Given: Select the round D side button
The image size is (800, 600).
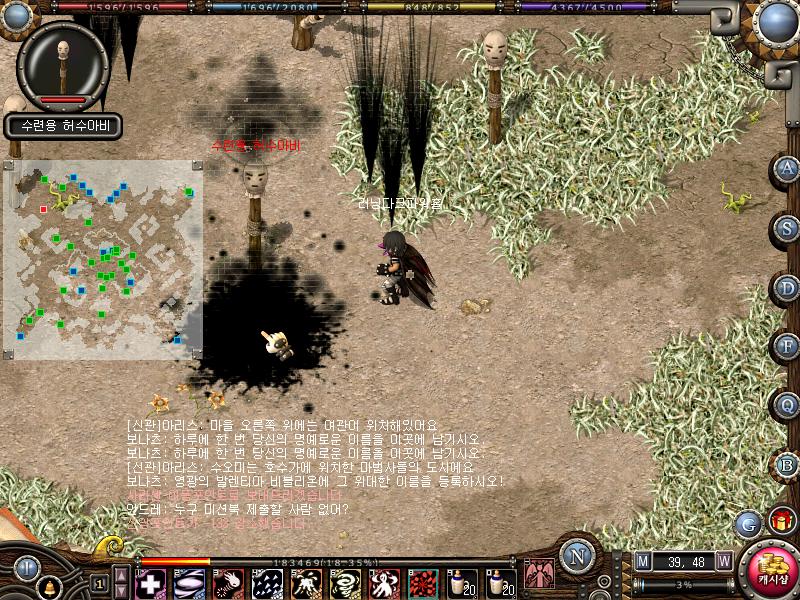Looking at the screenshot, I should [x=788, y=288].
